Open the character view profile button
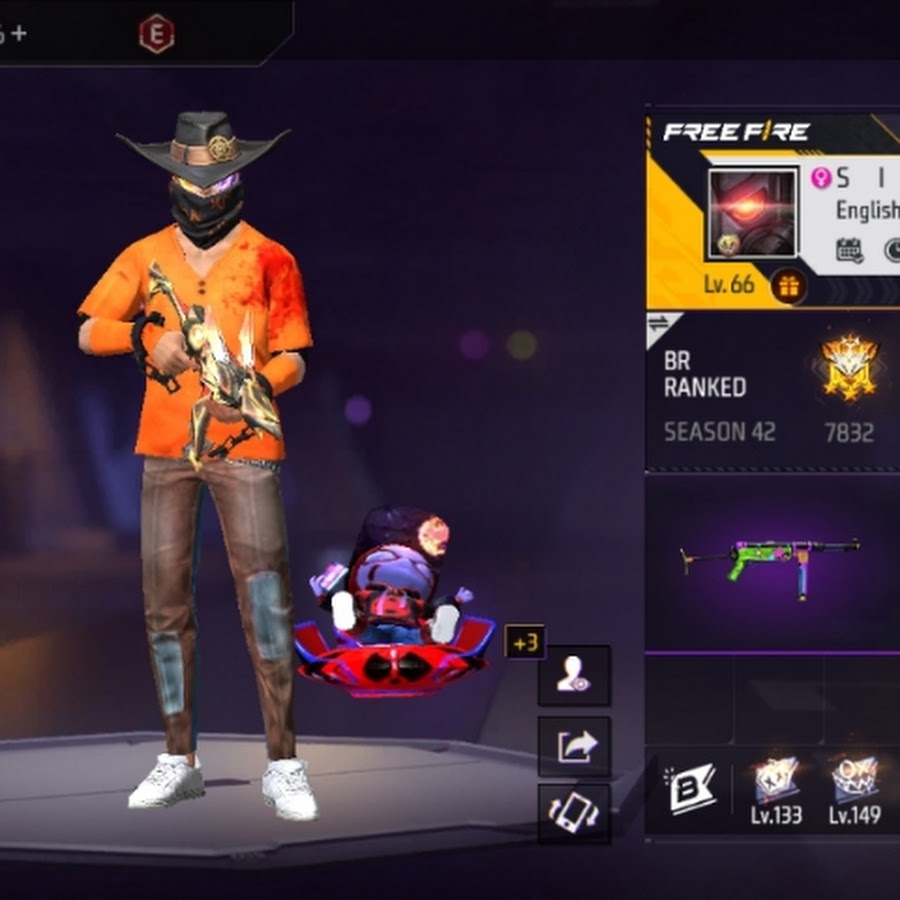The image size is (900, 900). click(x=574, y=676)
